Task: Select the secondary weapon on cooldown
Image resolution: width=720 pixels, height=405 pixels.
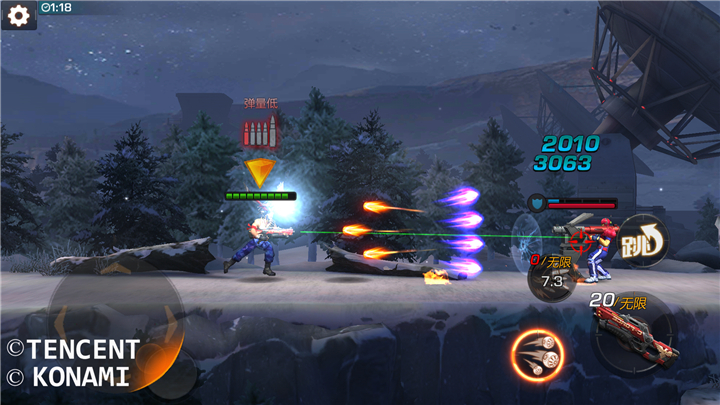Action: point(552,276)
